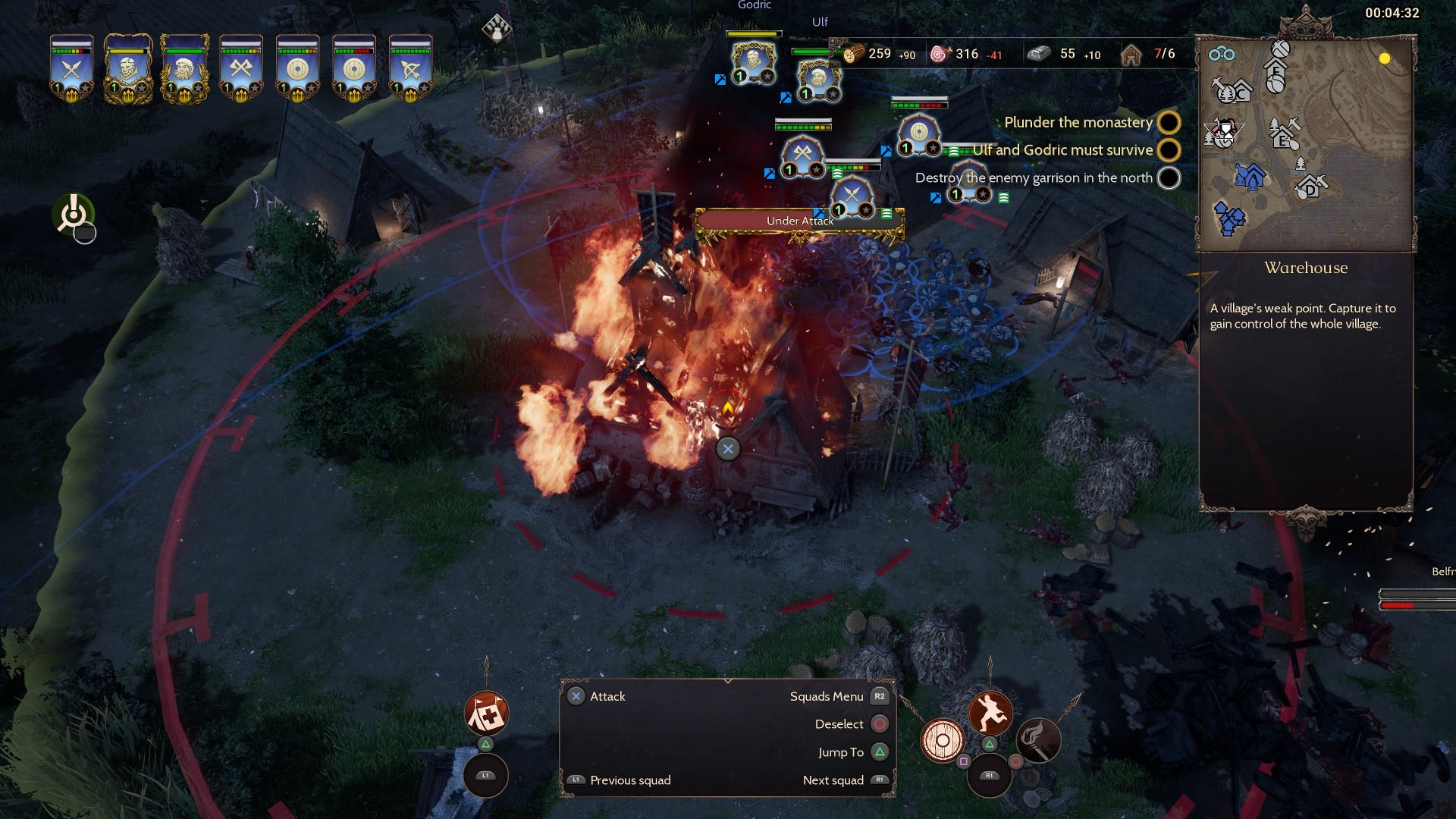Click the wood resource log icon
Screen dimensions: 1456x819
853,54
